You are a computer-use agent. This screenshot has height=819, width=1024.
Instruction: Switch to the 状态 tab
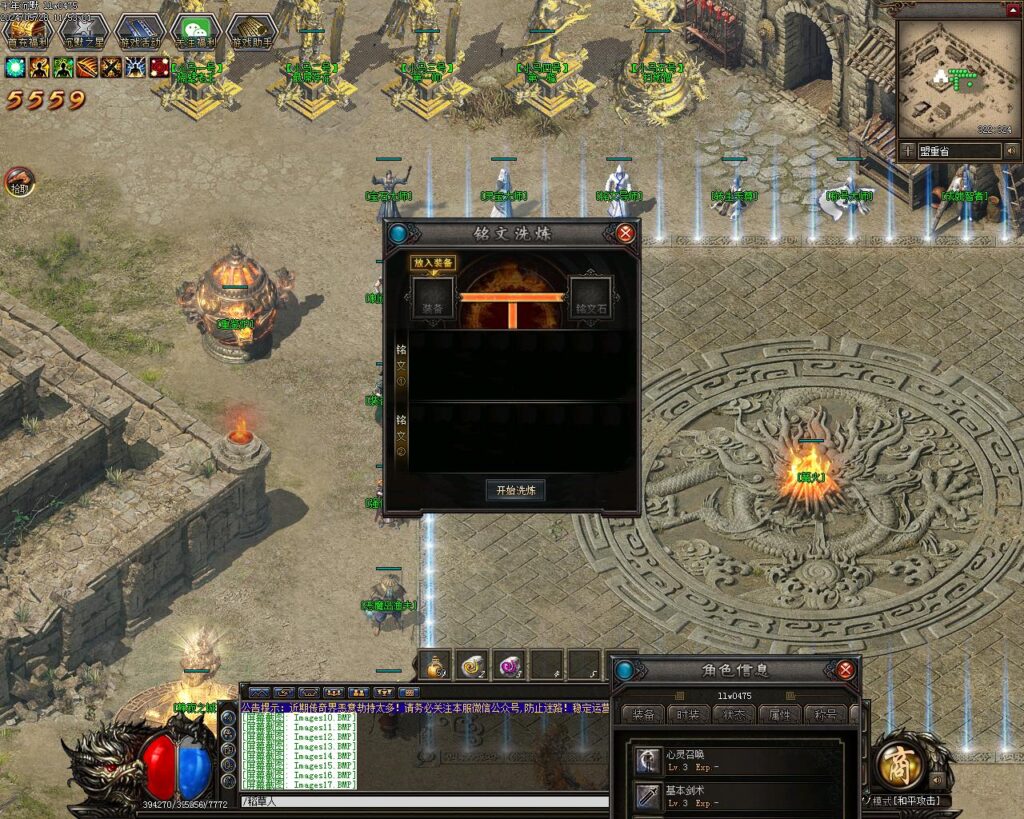coord(735,714)
